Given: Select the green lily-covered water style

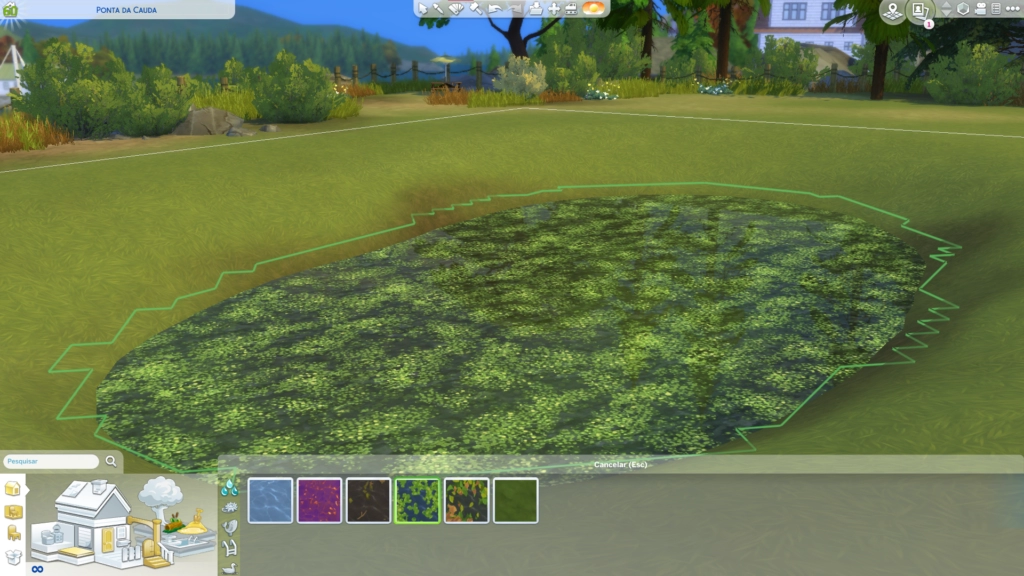Looking at the screenshot, I should pos(417,500).
